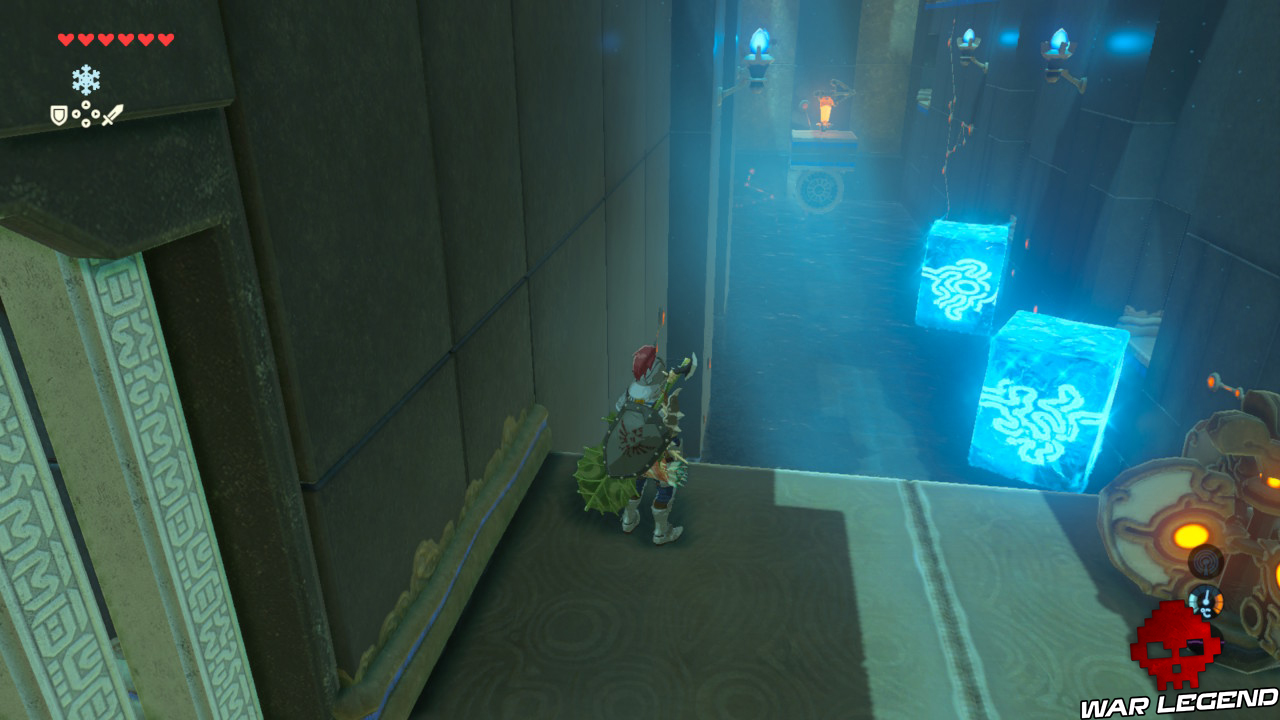This screenshot has height=720, width=1280.
Task: Click the last red heart in the health bar
Action: point(165,39)
